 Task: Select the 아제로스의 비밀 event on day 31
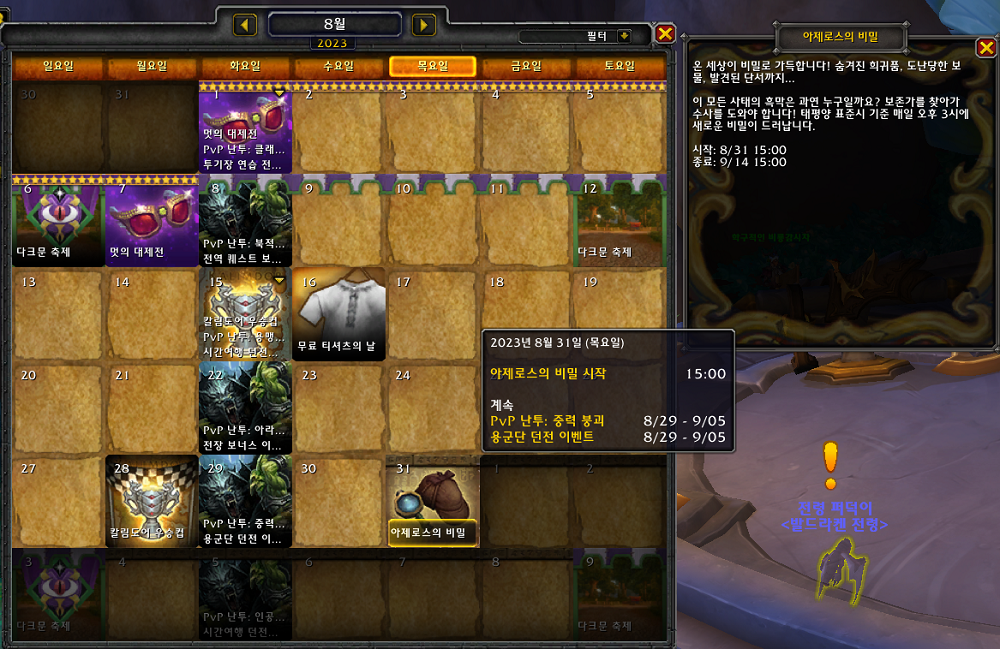pos(433,503)
